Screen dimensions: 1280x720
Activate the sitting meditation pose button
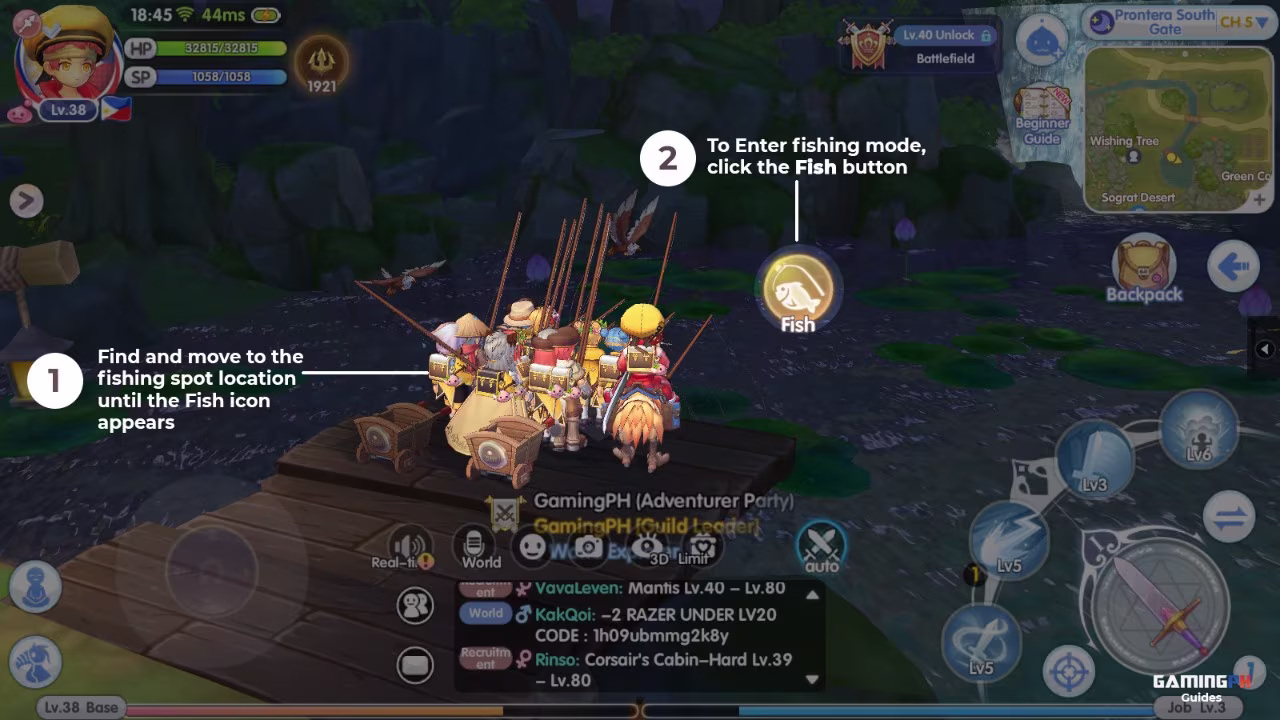[x=36, y=585]
